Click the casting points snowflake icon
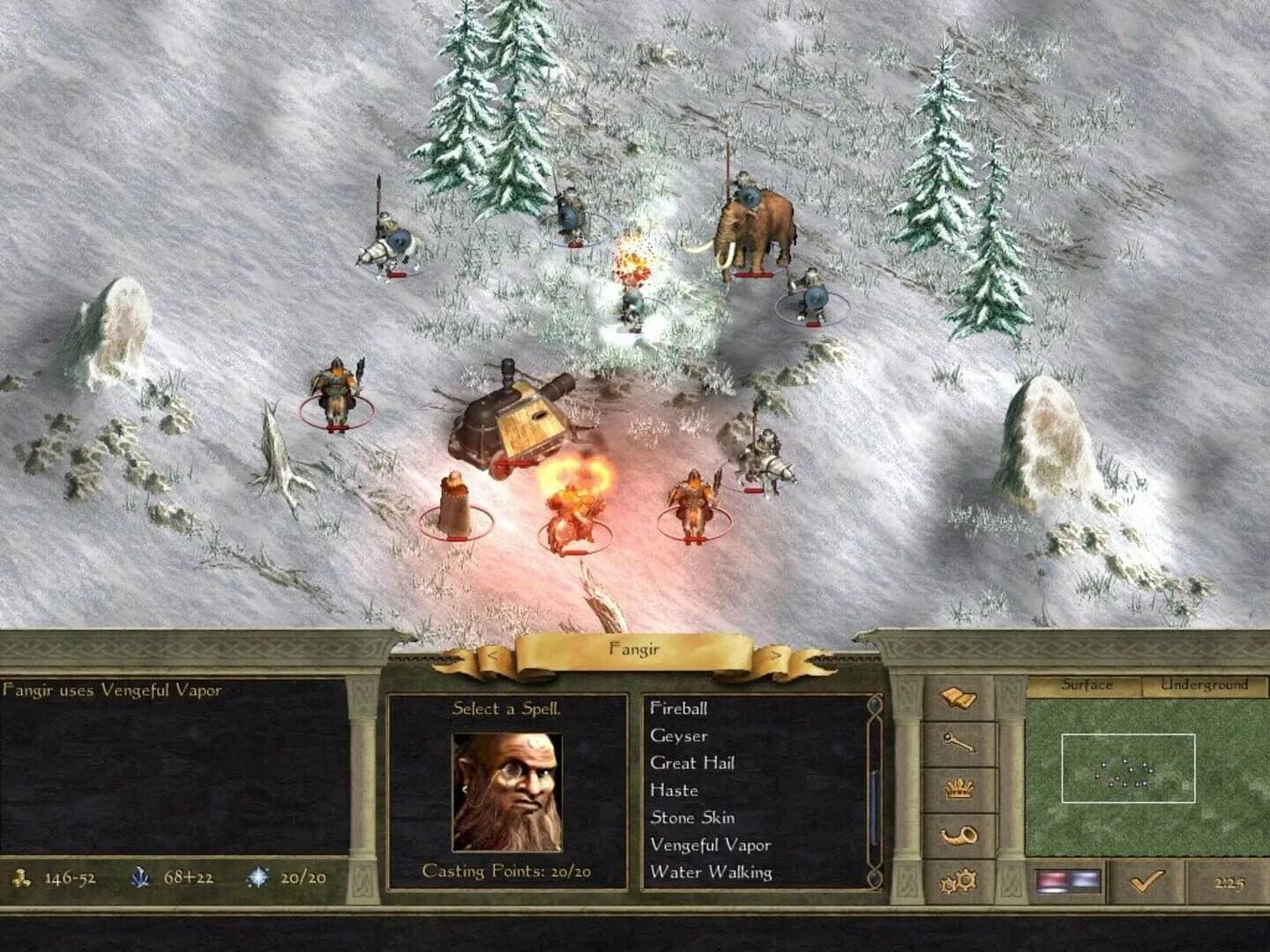Image resolution: width=1270 pixels, height=952 pixels. click(x=256, y=877)
